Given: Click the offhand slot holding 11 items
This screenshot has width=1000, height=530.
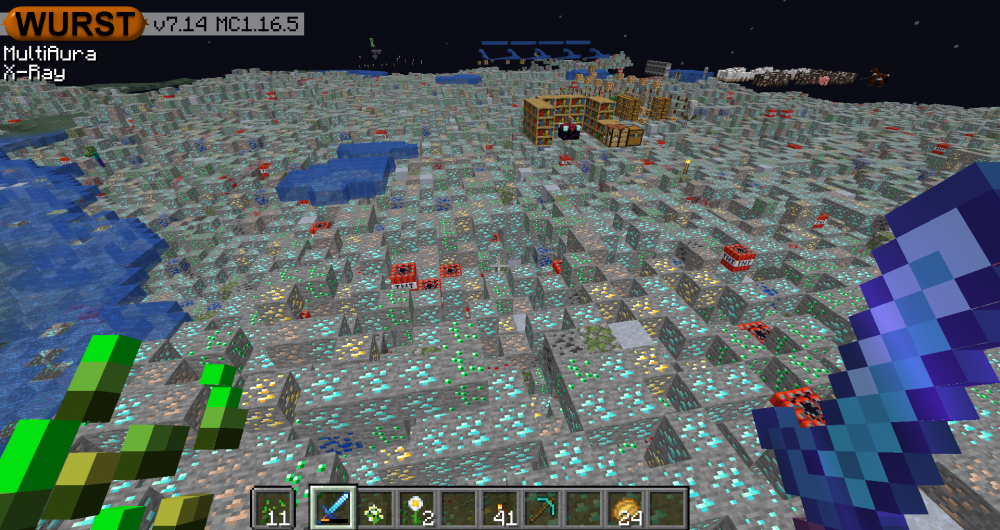Looking at the screenshot, I should (x=272, y=508).
